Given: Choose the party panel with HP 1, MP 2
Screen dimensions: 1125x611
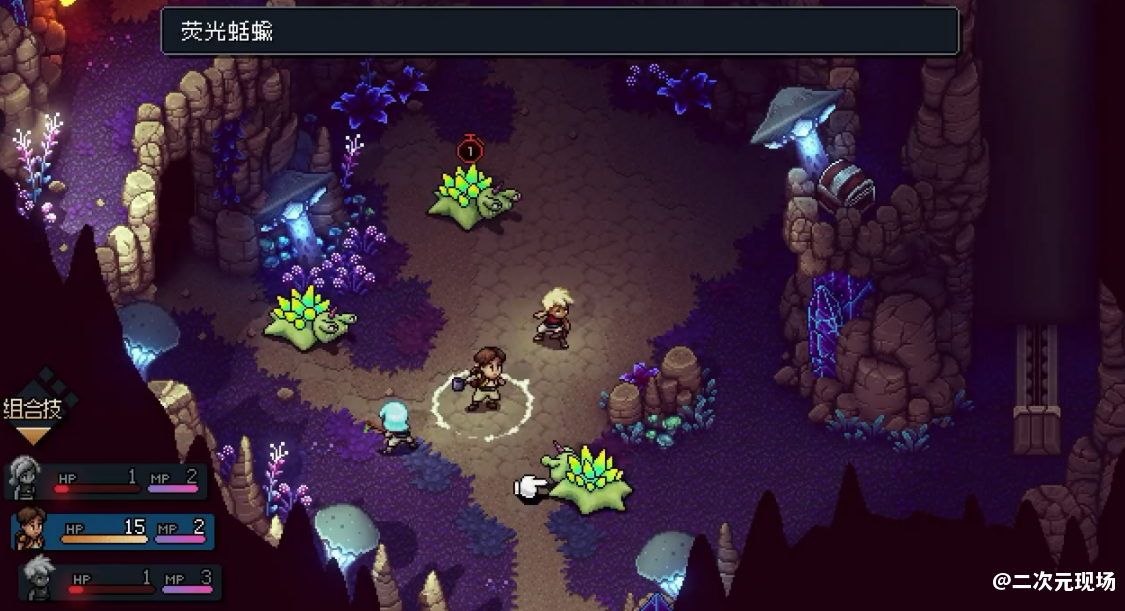Looking at the screenshot, I should [x=106, y=480].
